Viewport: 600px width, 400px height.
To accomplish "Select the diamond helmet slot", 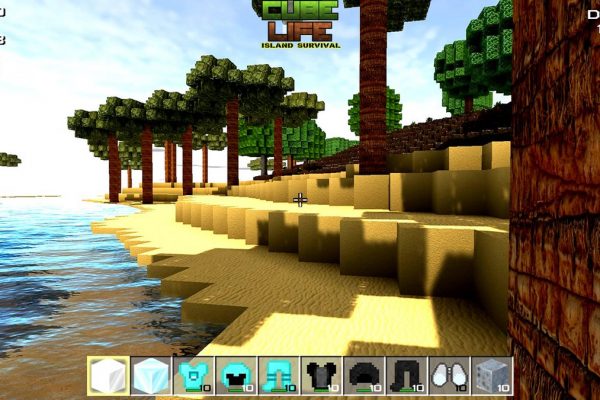I will point(235,376).
